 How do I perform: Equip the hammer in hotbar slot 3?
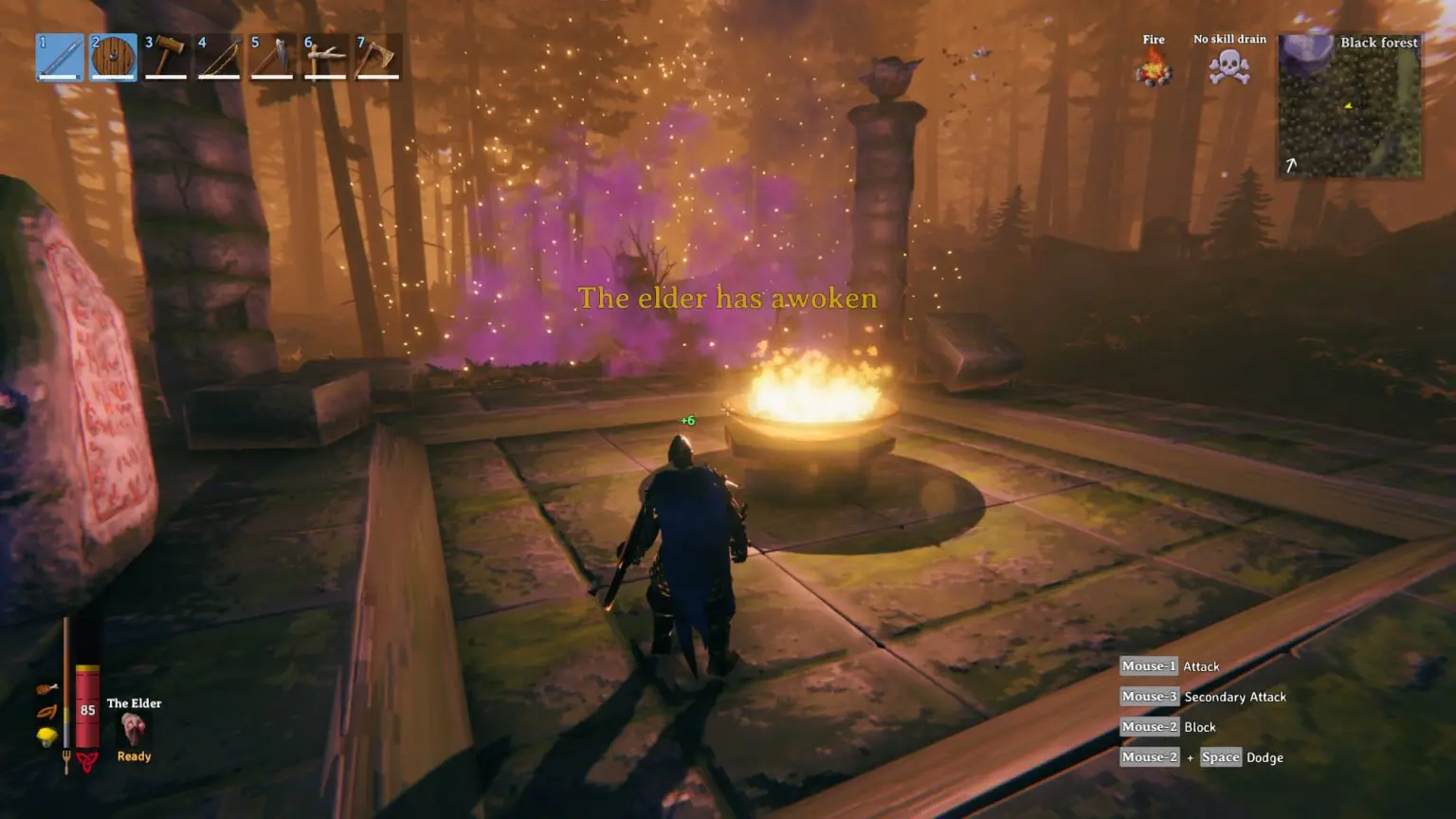pyautogui.click(x=166, y=55)
